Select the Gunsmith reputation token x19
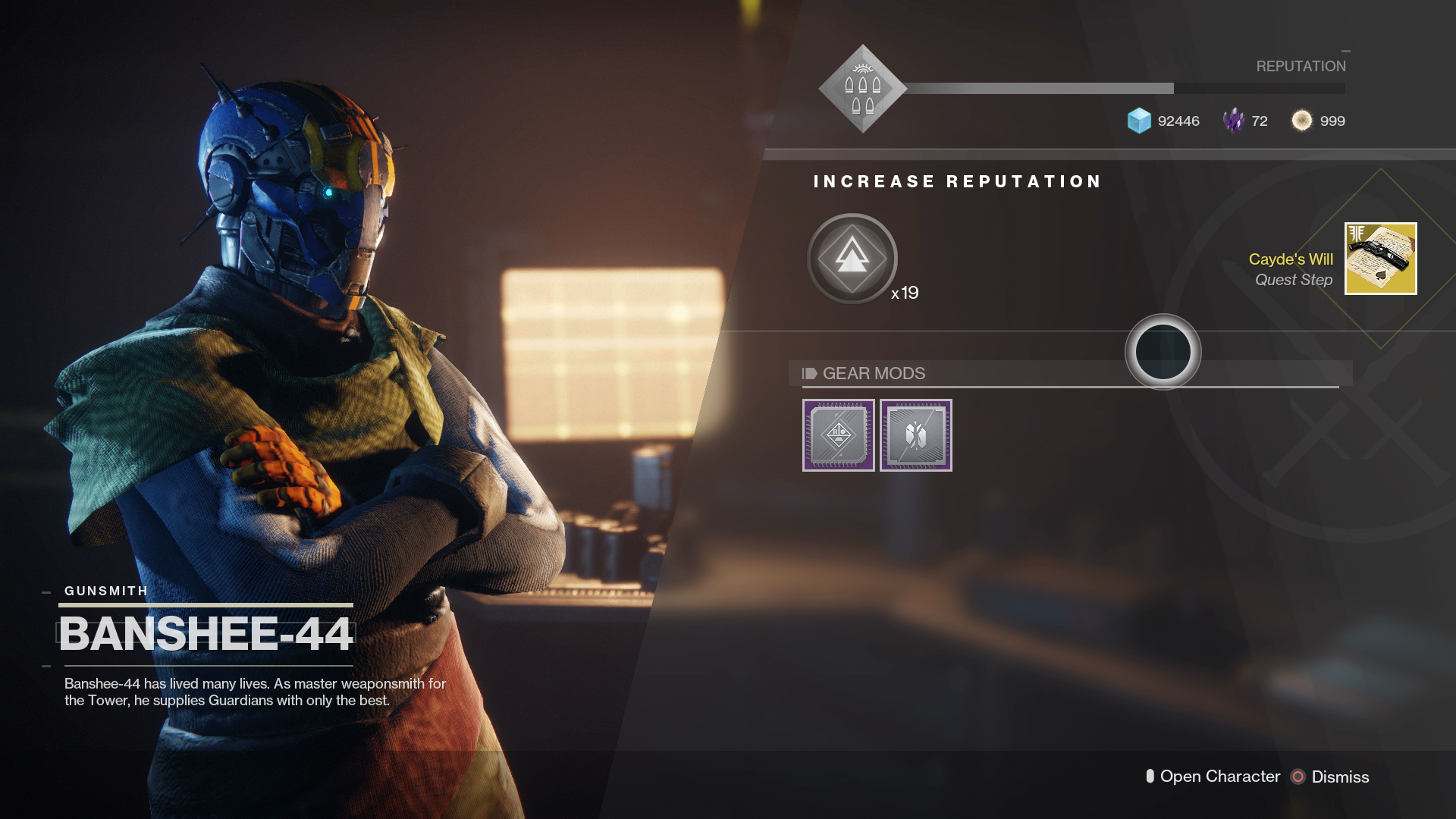This screenshot has width=1456, height=819. click(851, 259)
